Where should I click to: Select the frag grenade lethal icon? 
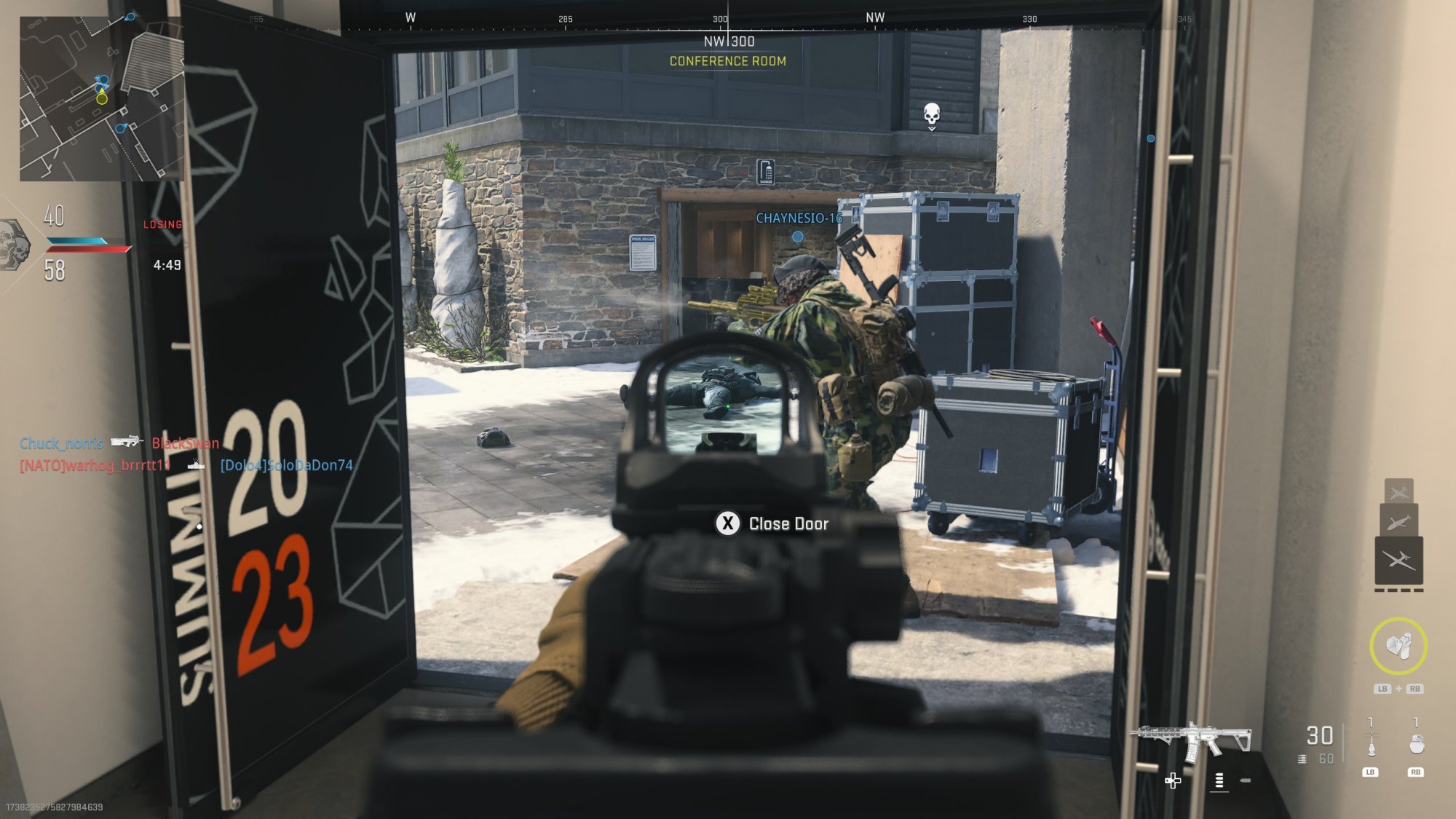tap(1416, 744)
